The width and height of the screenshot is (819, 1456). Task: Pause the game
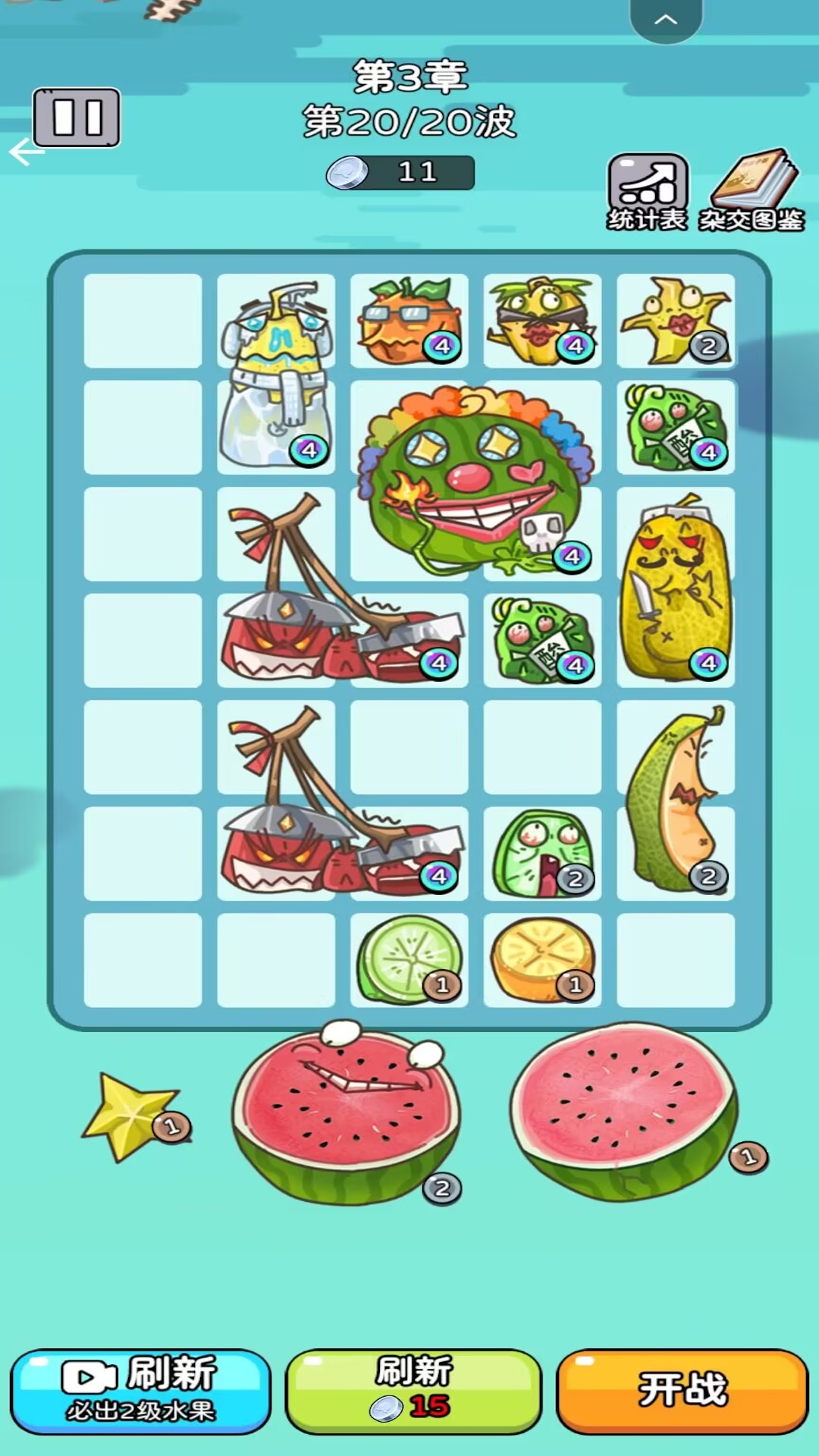[77, 118]
